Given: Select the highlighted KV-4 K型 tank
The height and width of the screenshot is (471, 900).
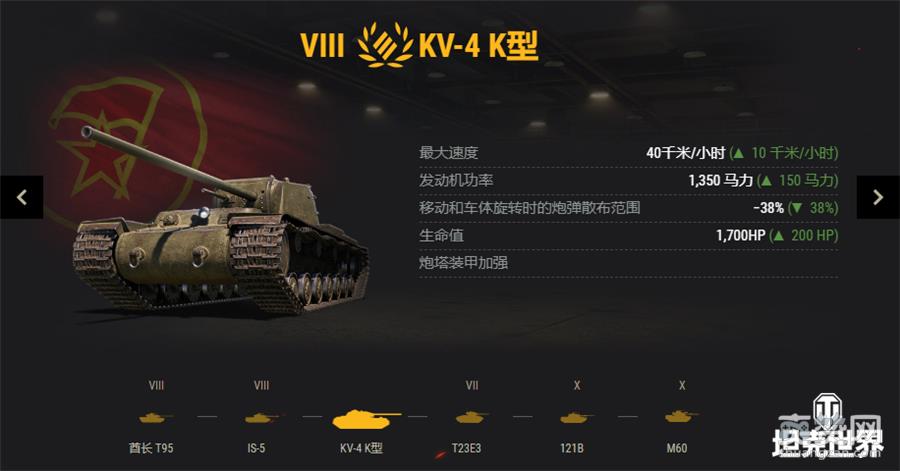Looking at the screenshot, I should pyautogui.click(x=366, y=417).
